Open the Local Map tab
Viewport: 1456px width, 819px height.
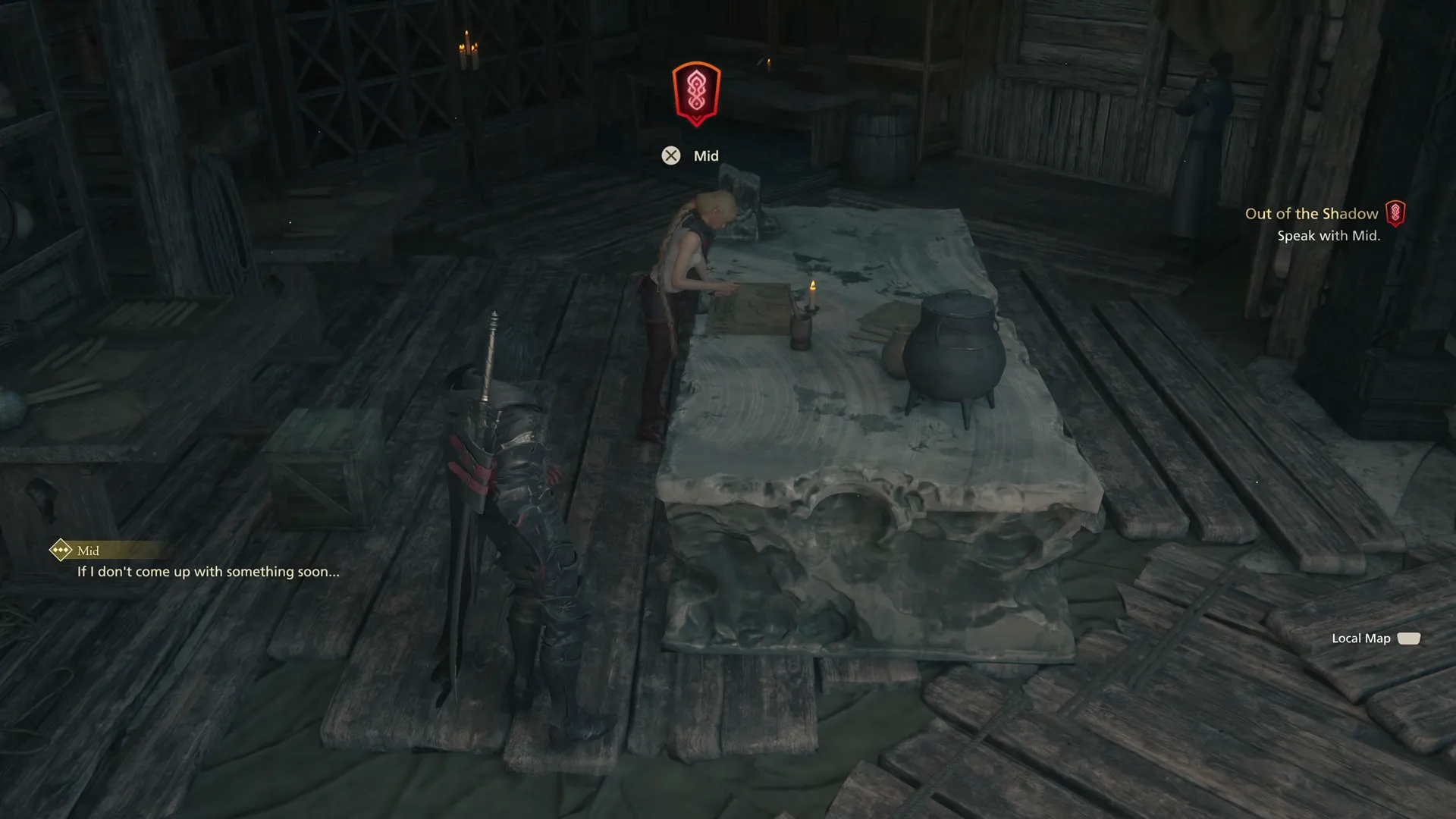[x=1361, y=639]
